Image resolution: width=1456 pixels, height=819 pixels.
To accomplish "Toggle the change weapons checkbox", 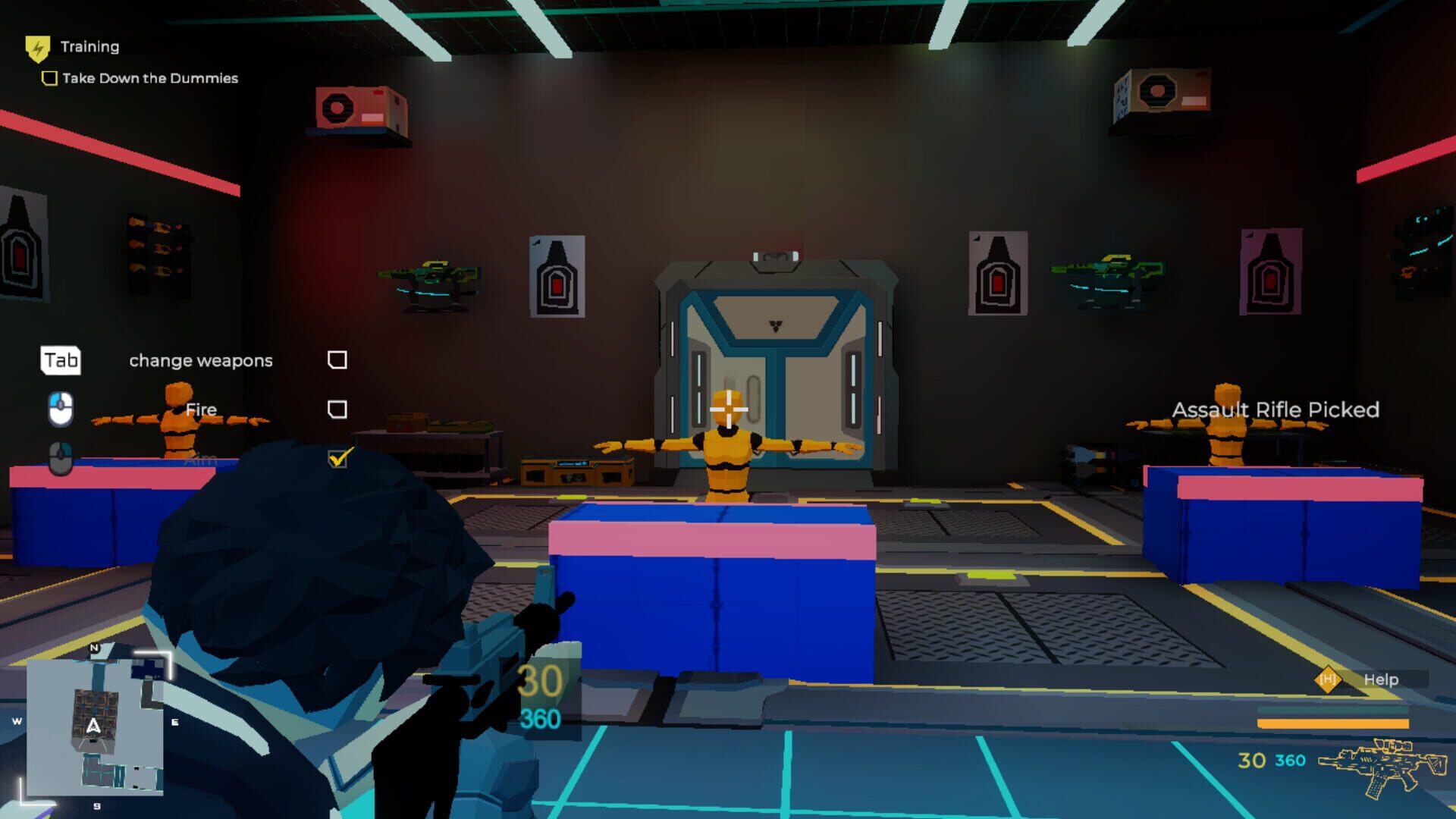I will coord(339,359).
